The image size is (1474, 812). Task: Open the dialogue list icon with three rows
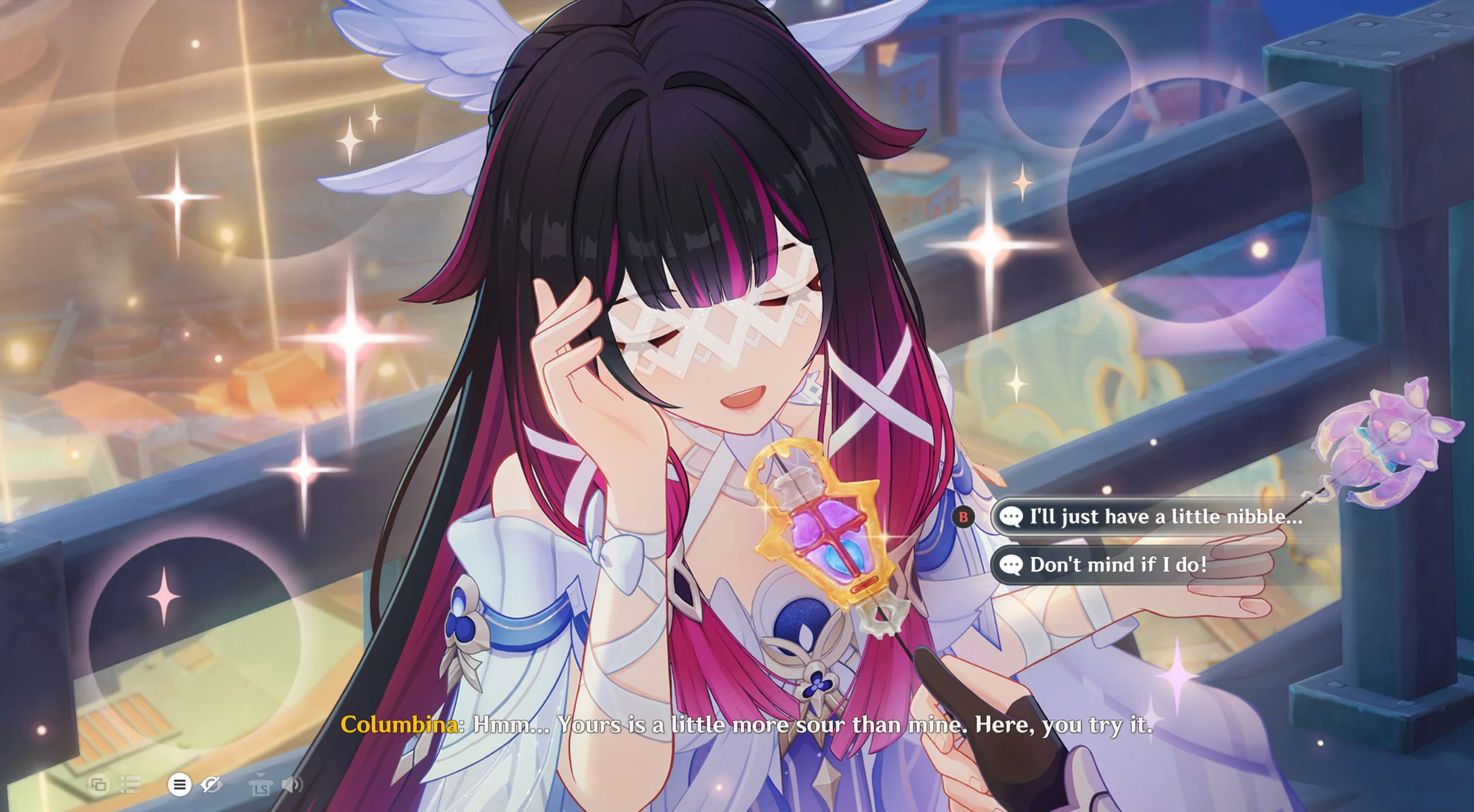(x=131, y=784)
